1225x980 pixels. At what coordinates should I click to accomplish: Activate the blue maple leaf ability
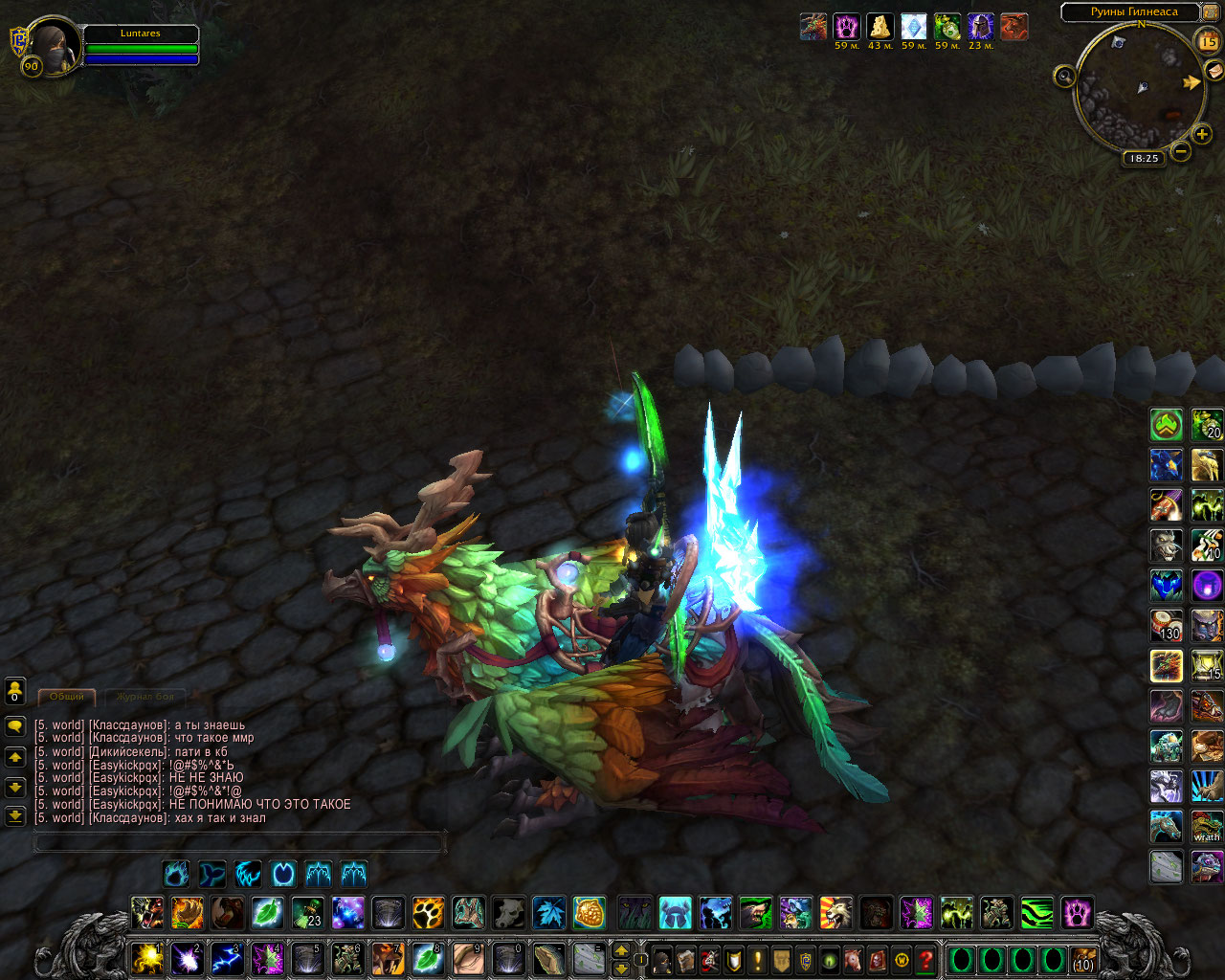point(548,912)
